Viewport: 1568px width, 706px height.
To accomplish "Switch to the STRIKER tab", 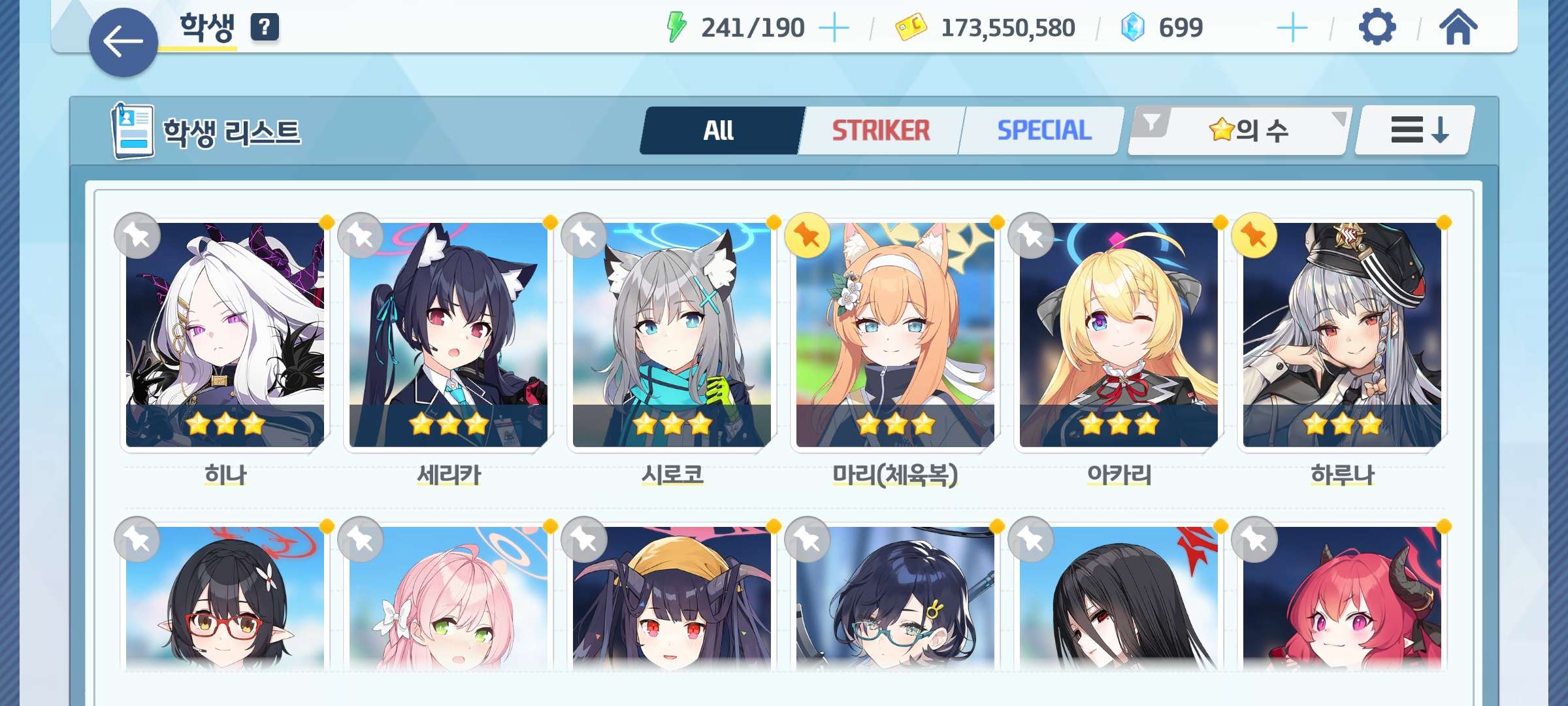I will (881, 130).
